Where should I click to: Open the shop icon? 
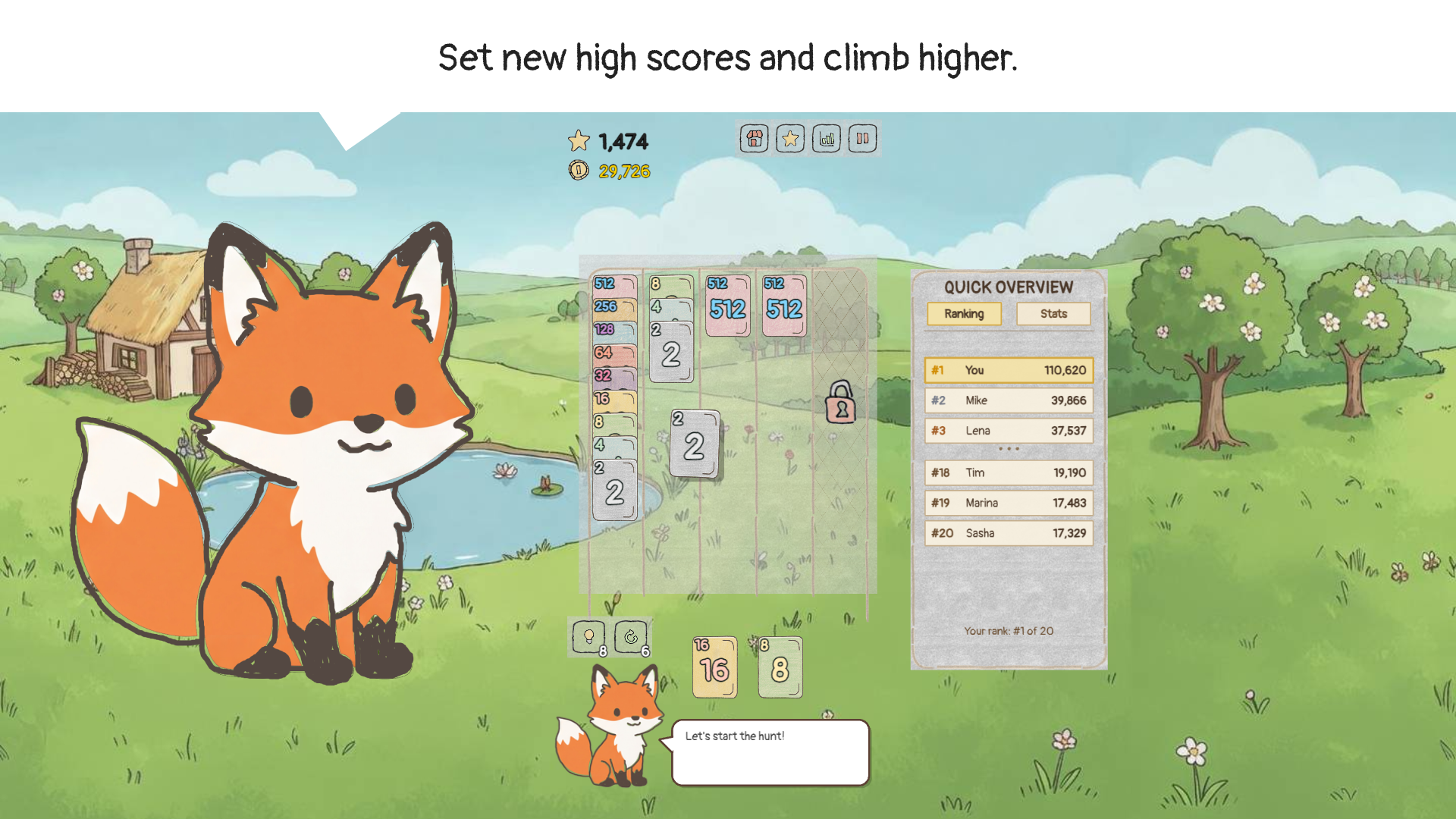753,139
